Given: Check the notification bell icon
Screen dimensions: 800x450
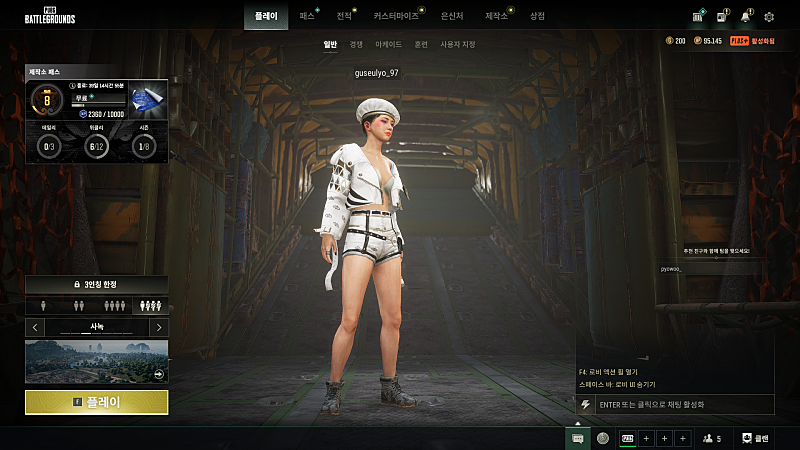Looking at the screenshot, I should coord(745,17).
